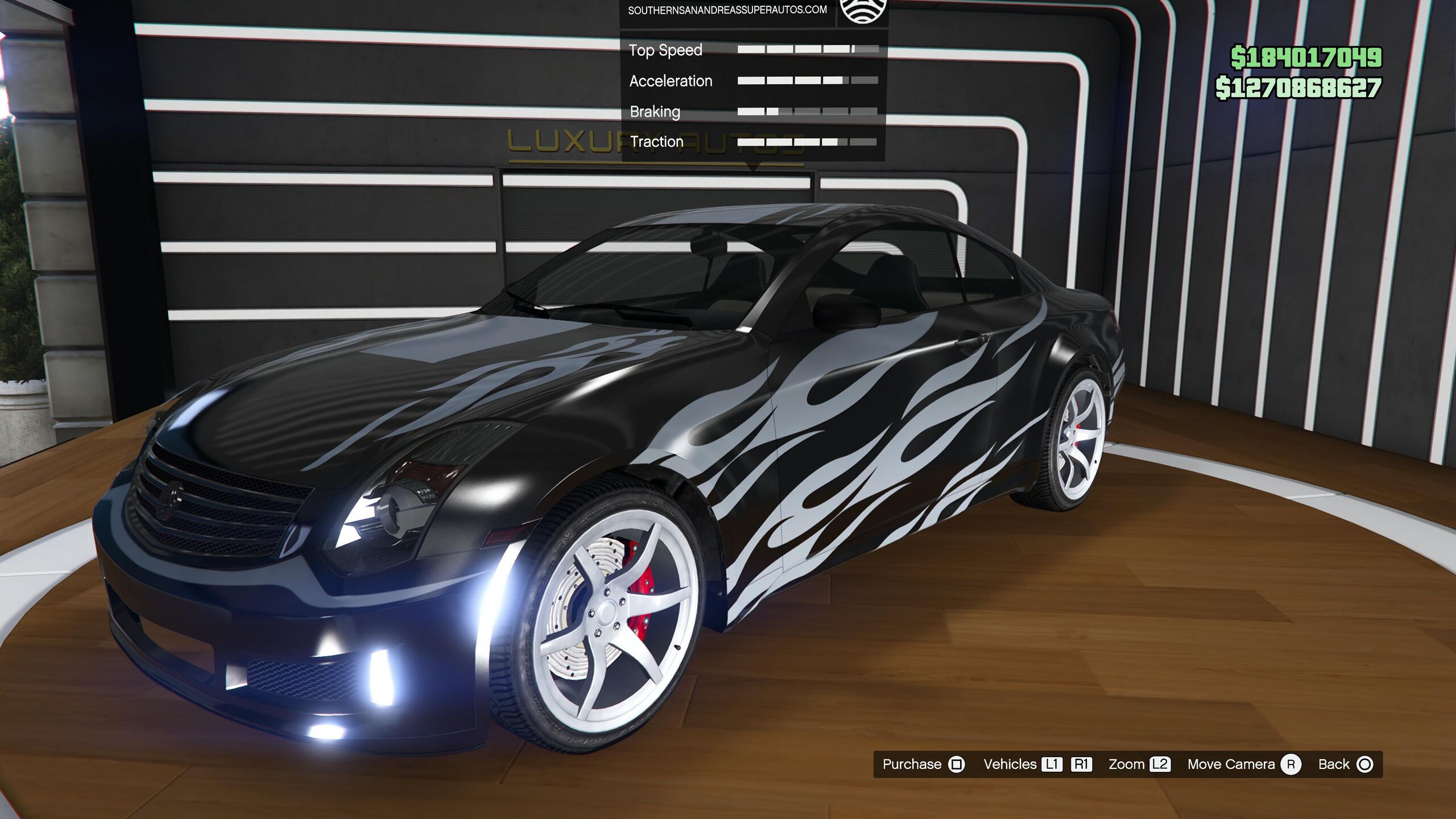This screenshot has height=819, width=1456.
Task: Choose the Purchase option for this car
Action: 923,764
